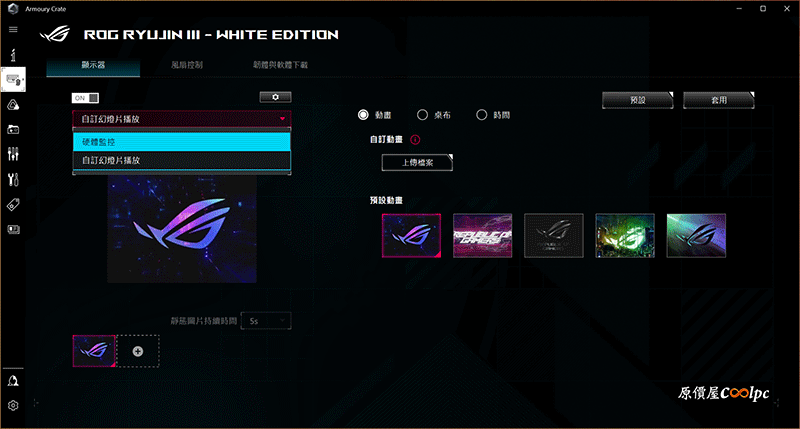This screenshot has height=429, width=800.
Task: Apply changes with the 套用 button
Action: click(718, 101)
